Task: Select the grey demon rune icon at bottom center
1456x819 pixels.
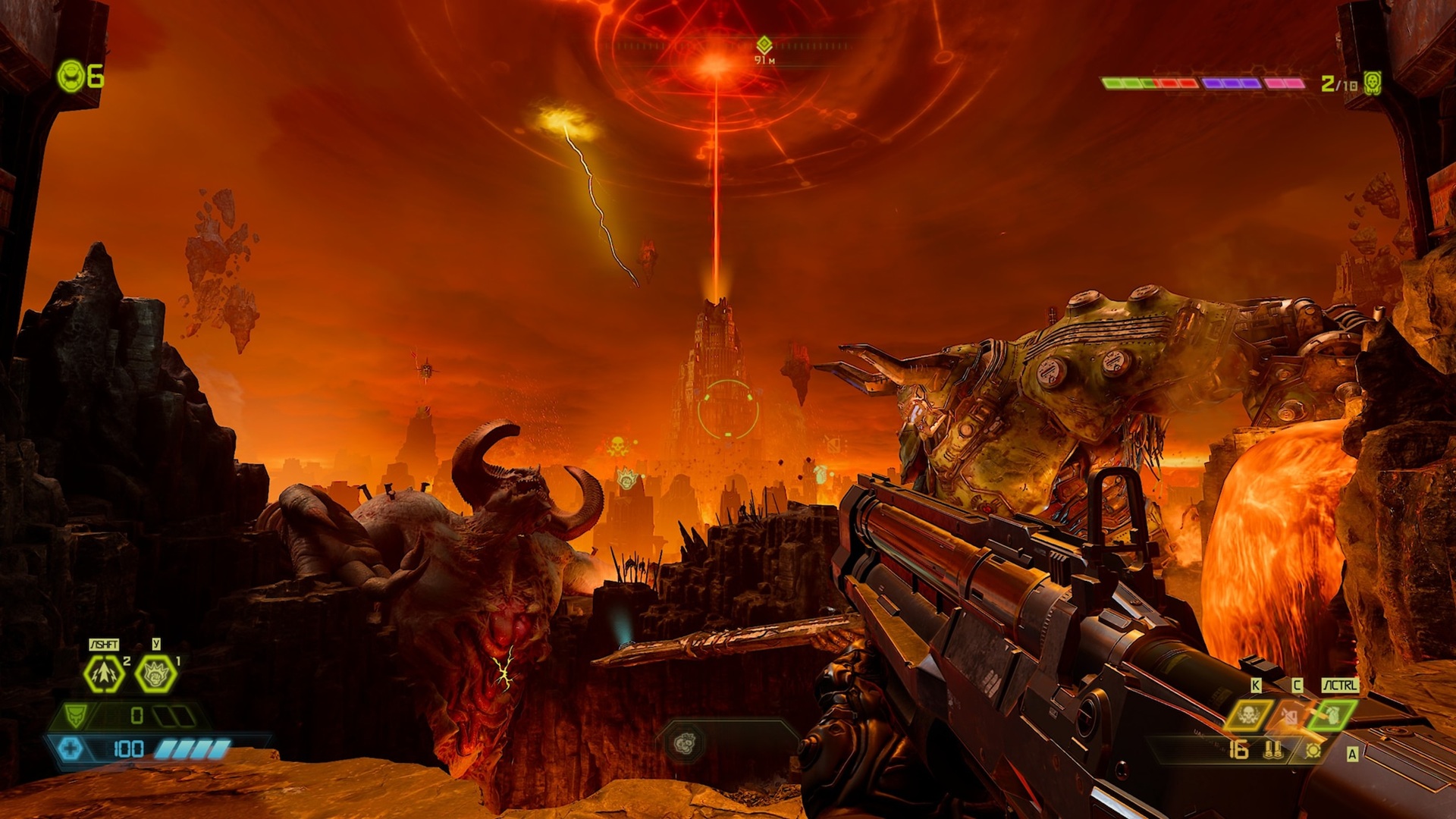Action: [684, 744]
